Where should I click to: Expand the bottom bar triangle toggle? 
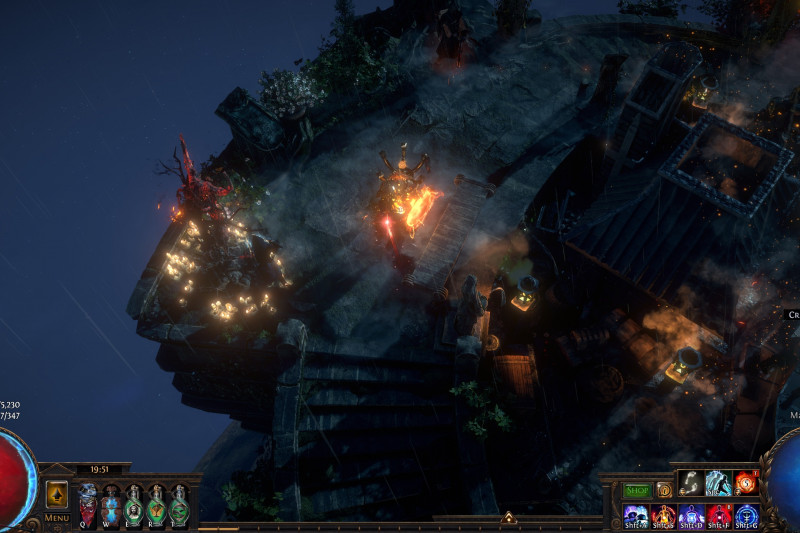click(508, 518)
